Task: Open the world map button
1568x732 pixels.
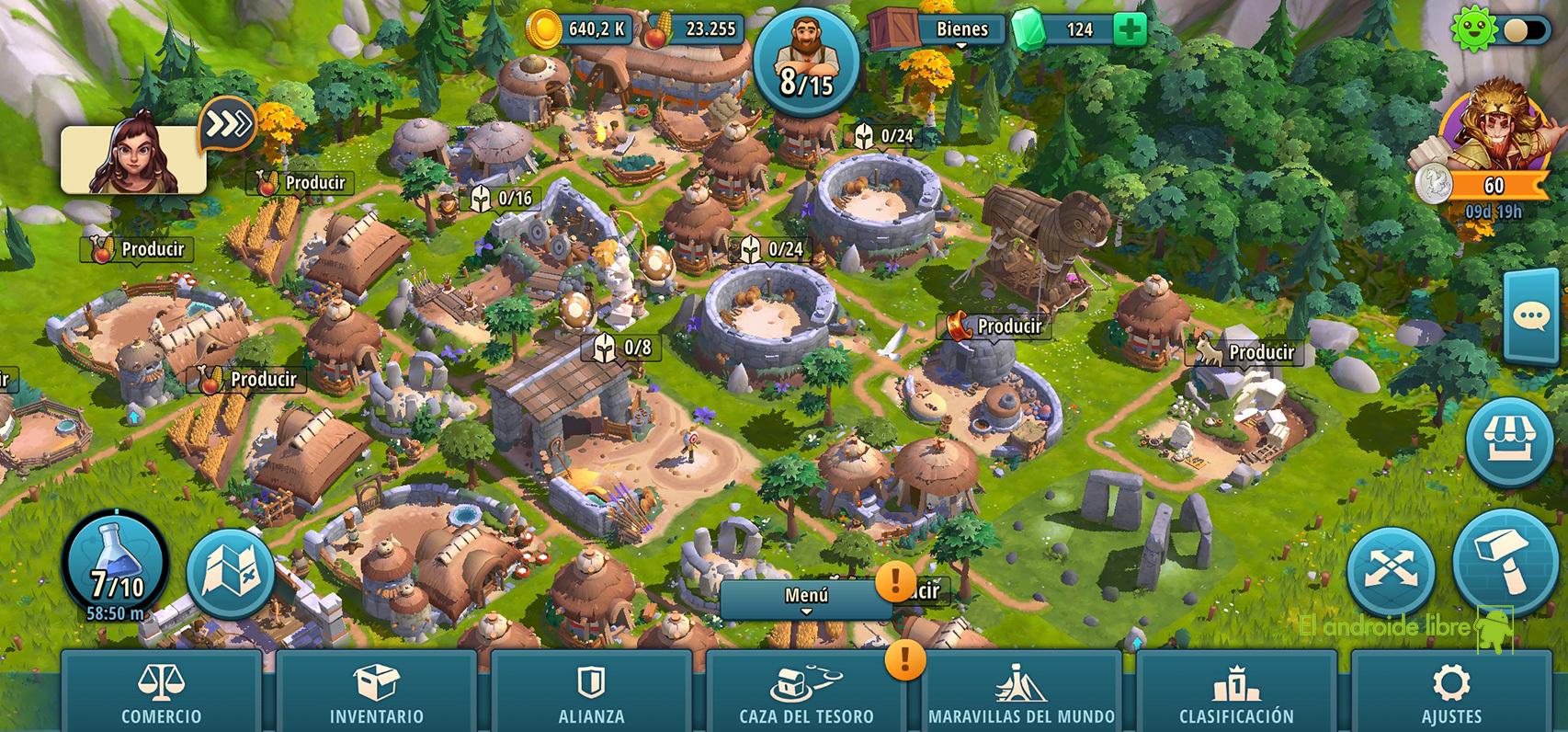Action: pos(231,573)
